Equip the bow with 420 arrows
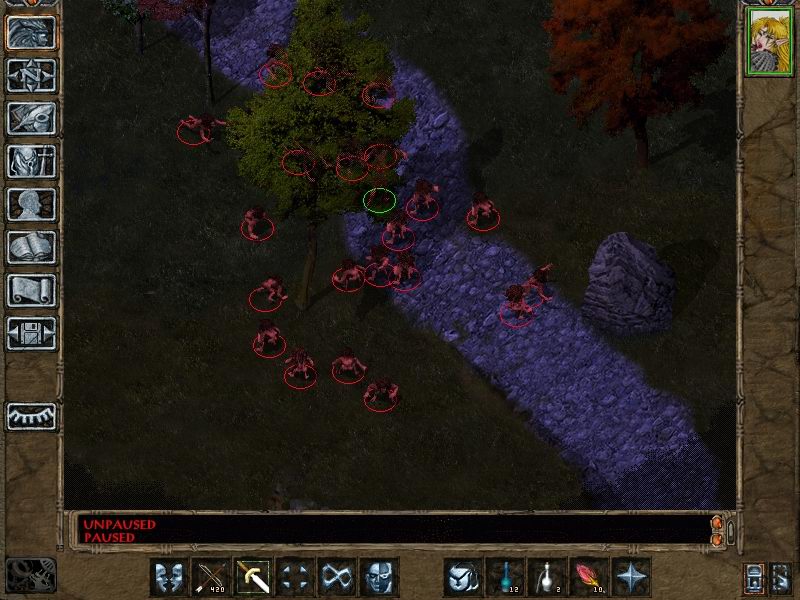The height and width of the screenshot is (600, 800). coord(211,577)
